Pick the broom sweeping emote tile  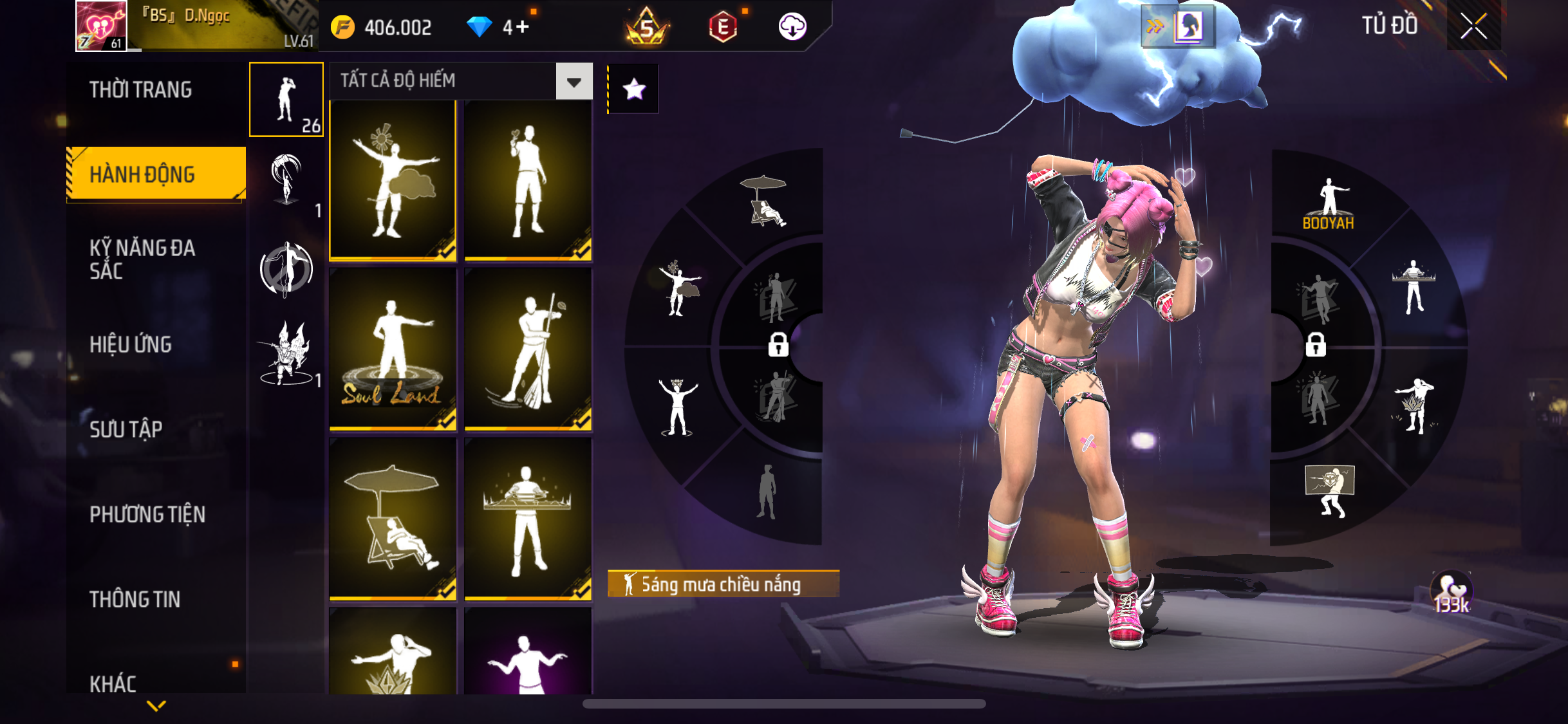coord(528,349)
